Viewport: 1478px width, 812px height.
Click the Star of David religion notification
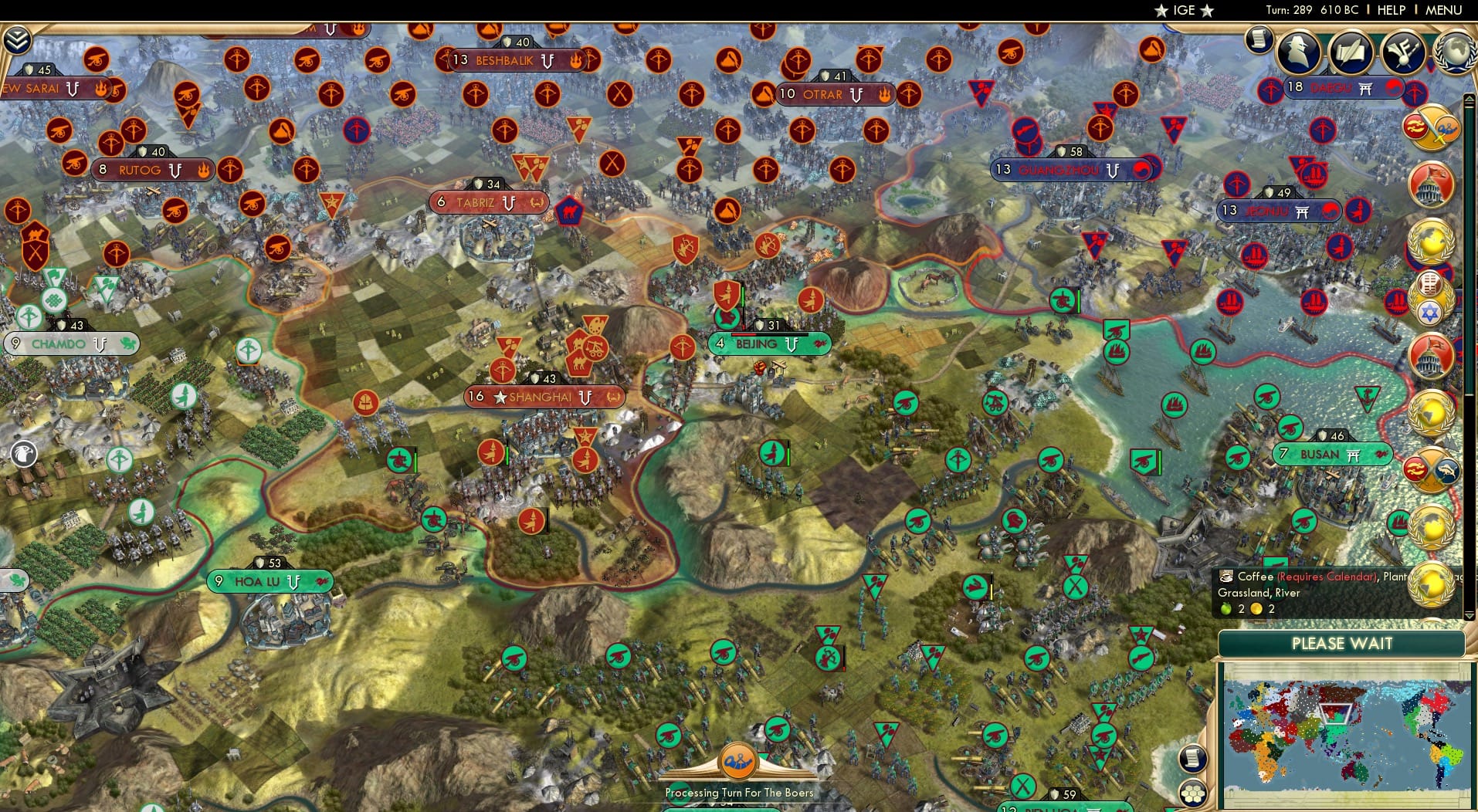tap(1430, 310)
